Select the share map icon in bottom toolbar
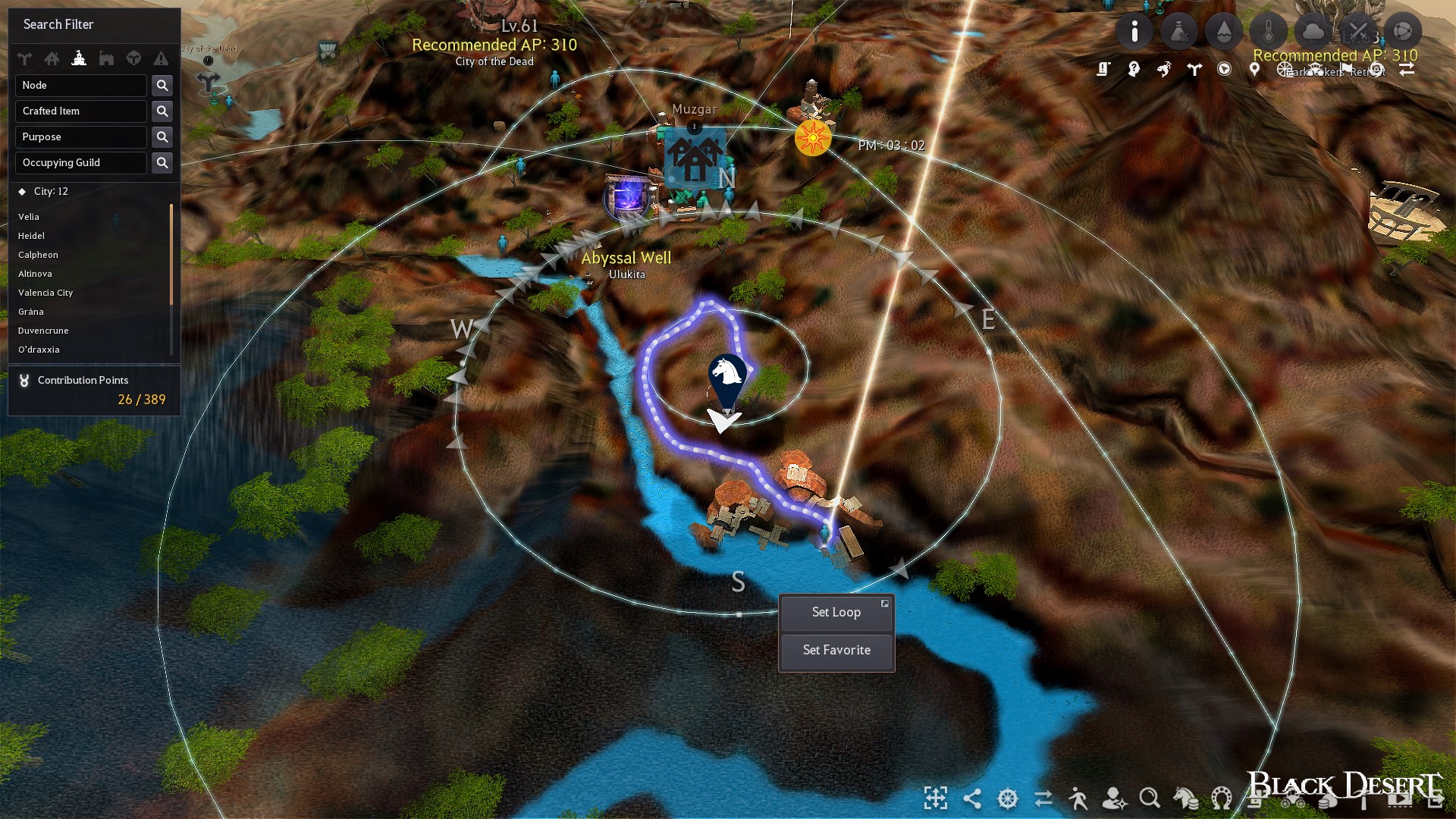This screenshot has width=1456, height=819. point(971,798)
